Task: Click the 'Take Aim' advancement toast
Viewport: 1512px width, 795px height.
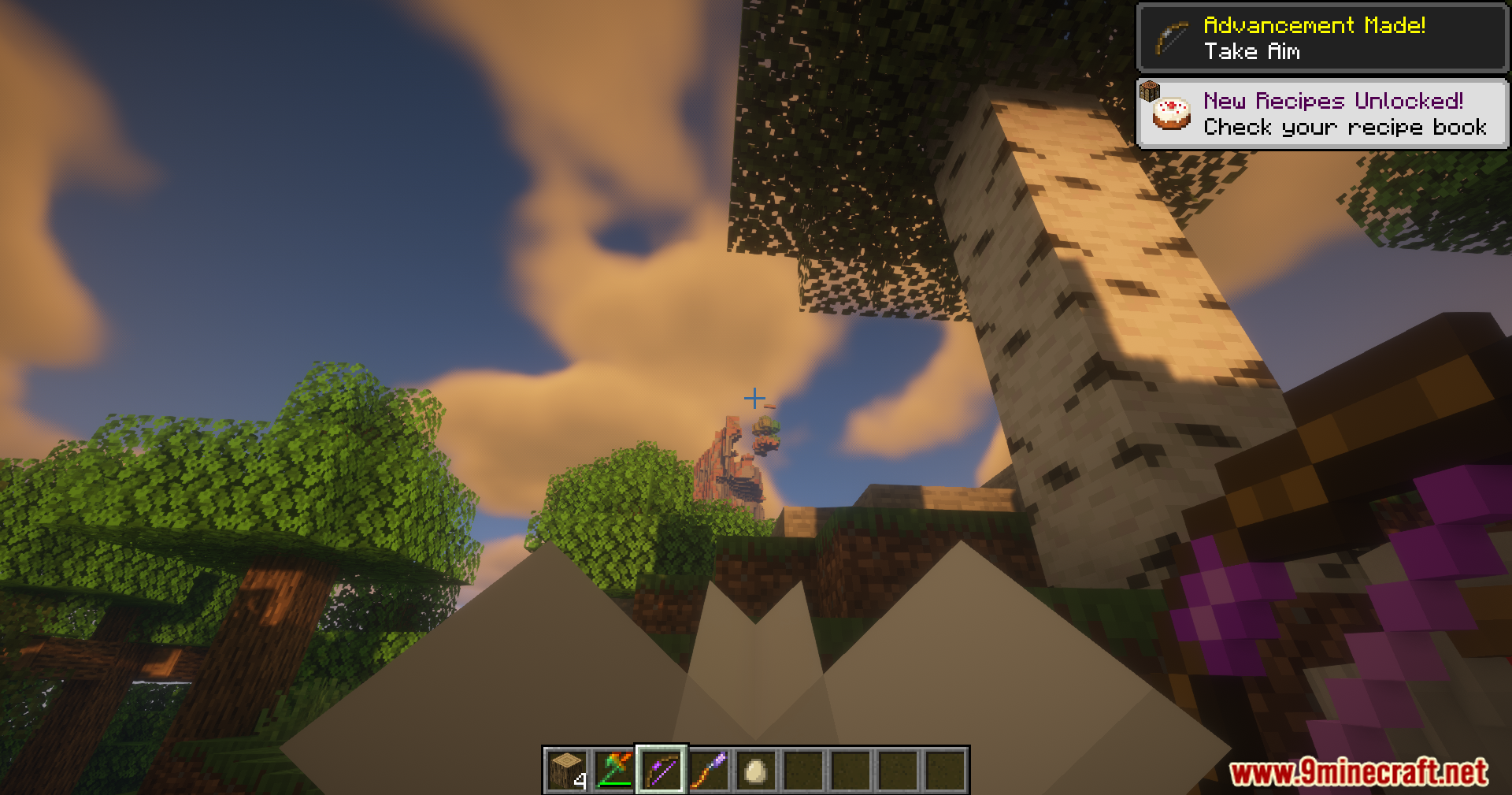Action: point(1322,38)
